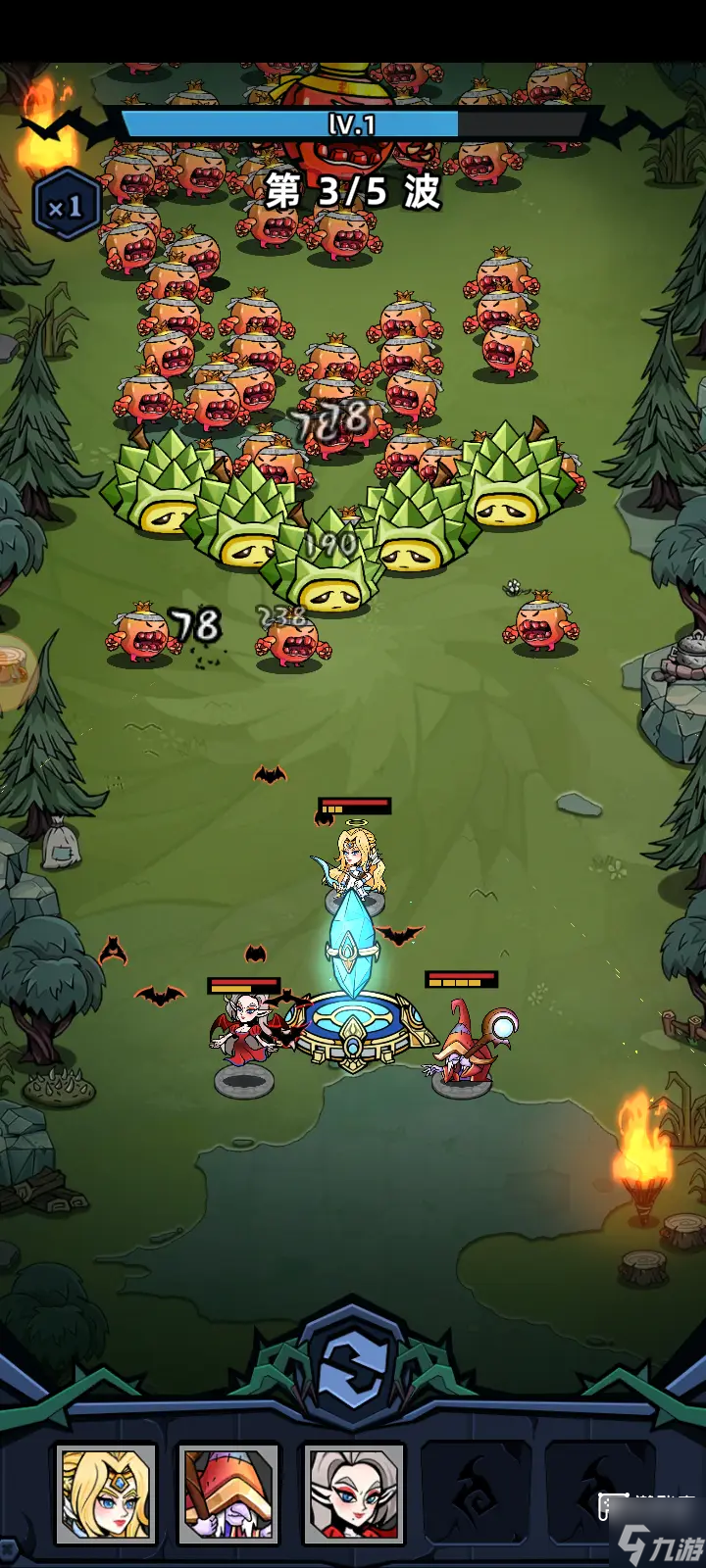Select the blonde angel hero portrait
This screenshot has width=706, height=1568.
pyautogui.click(x=106, y=1494)
